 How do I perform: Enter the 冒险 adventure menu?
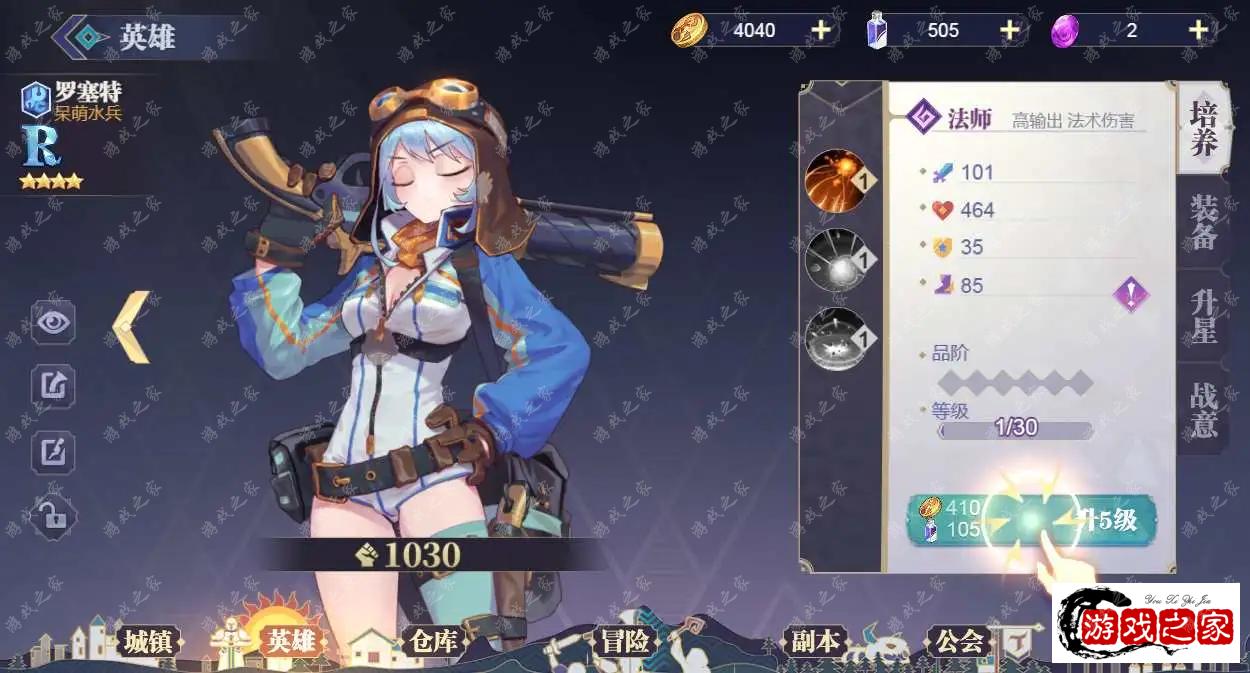point(625,641)
